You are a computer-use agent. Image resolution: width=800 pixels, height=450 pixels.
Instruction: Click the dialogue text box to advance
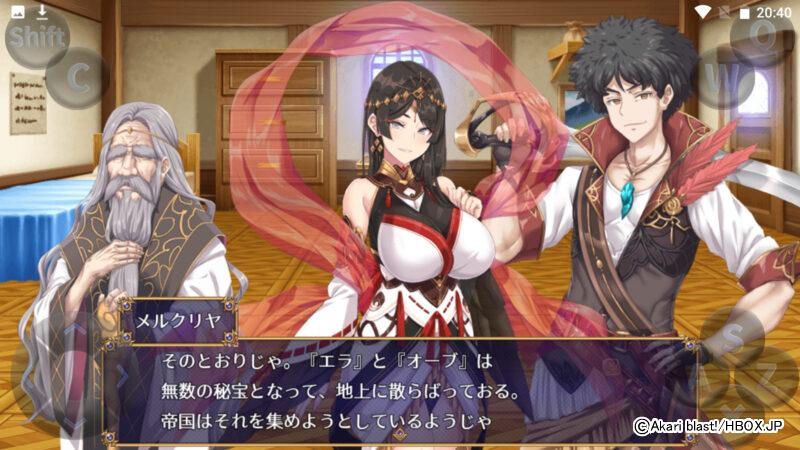click(400, 390)
